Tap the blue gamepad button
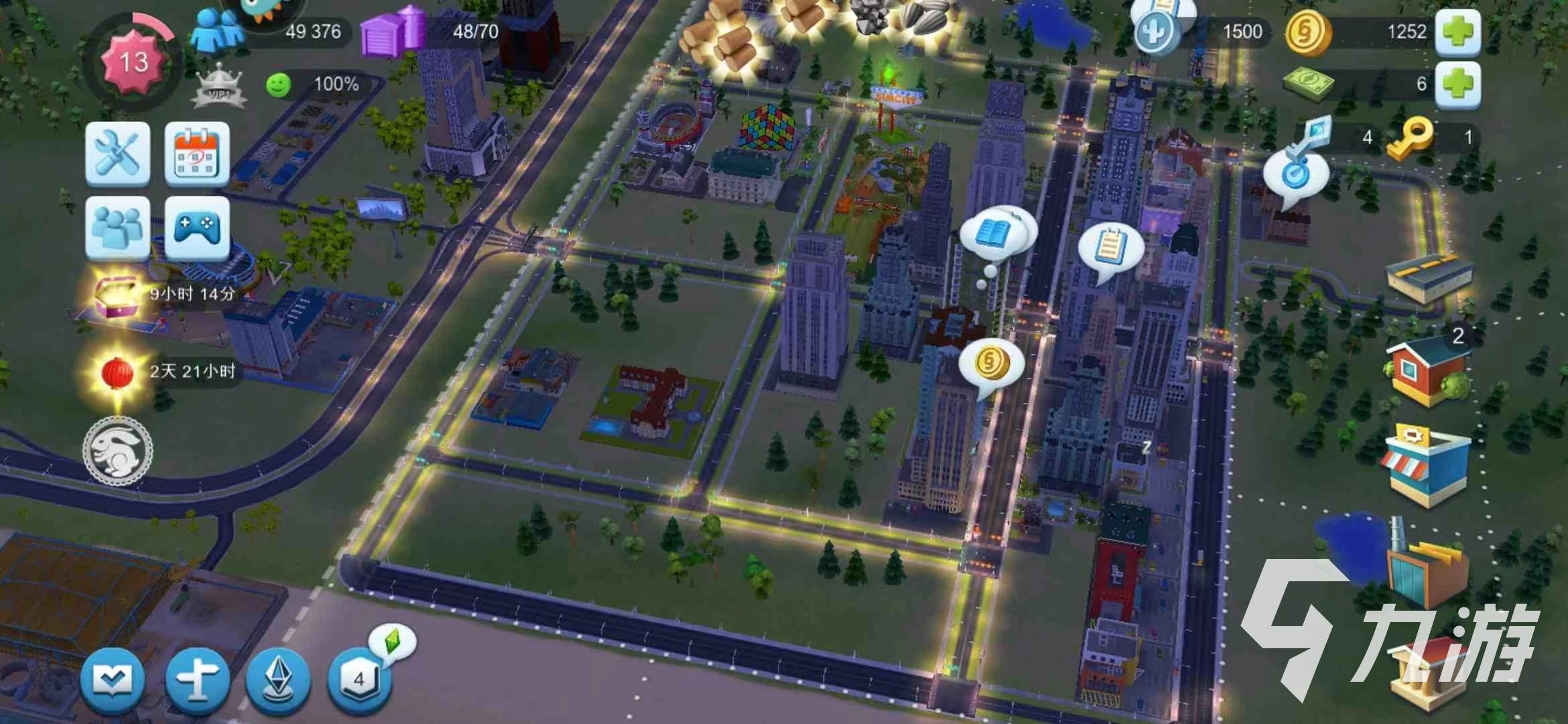 pos(197,228)
